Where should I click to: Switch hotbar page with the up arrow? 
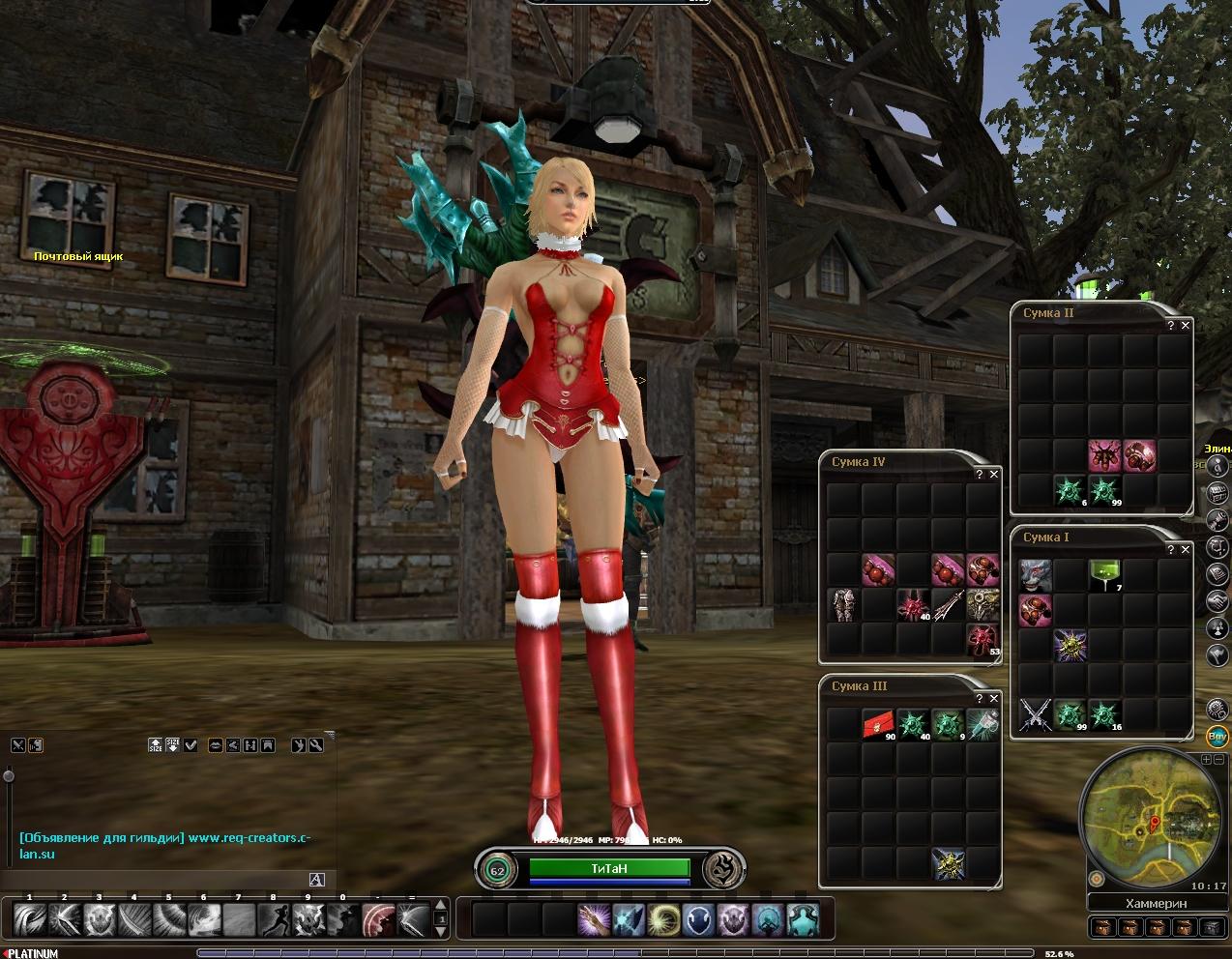442,905
